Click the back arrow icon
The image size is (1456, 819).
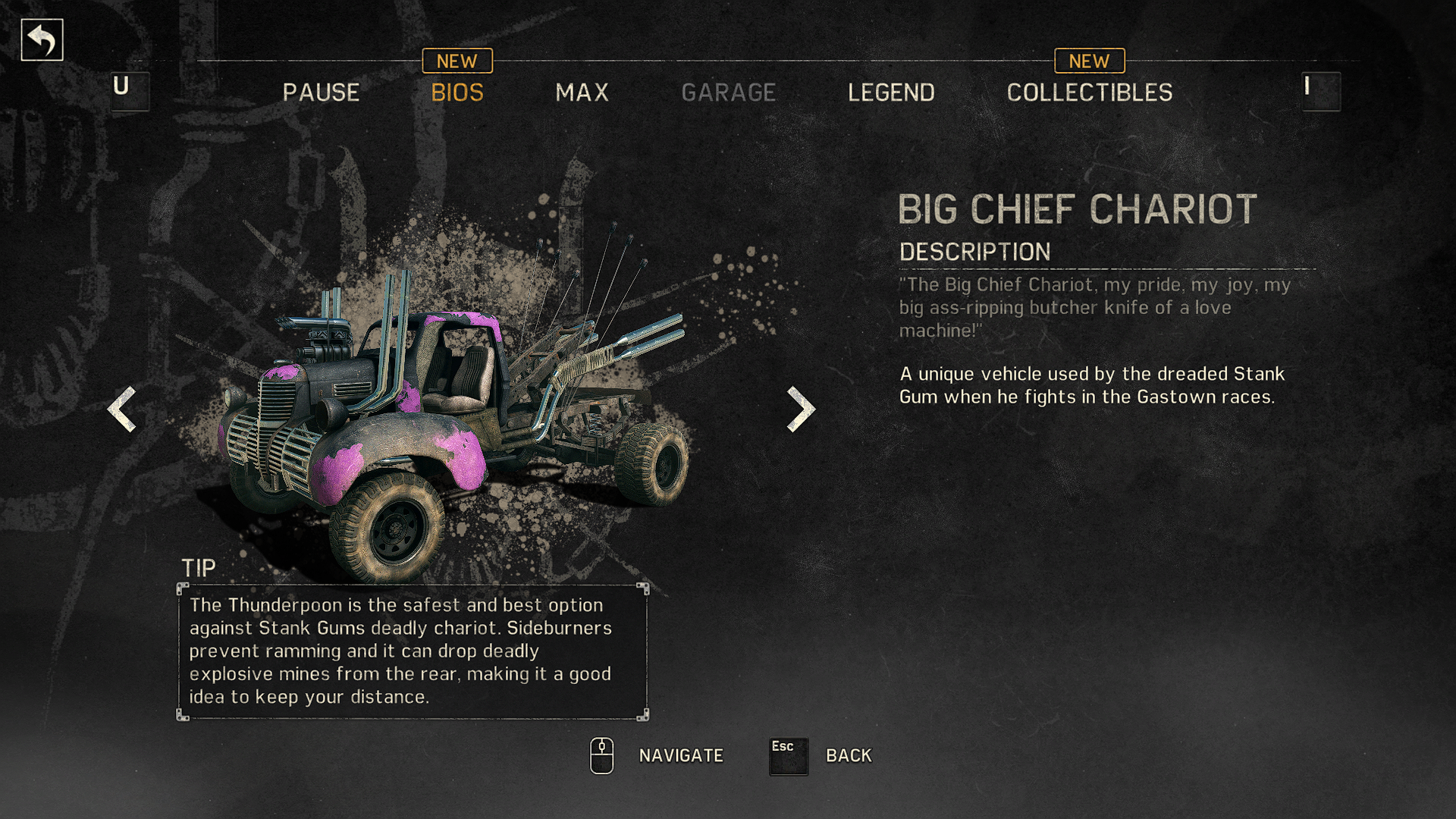click(x=42, y=40)
